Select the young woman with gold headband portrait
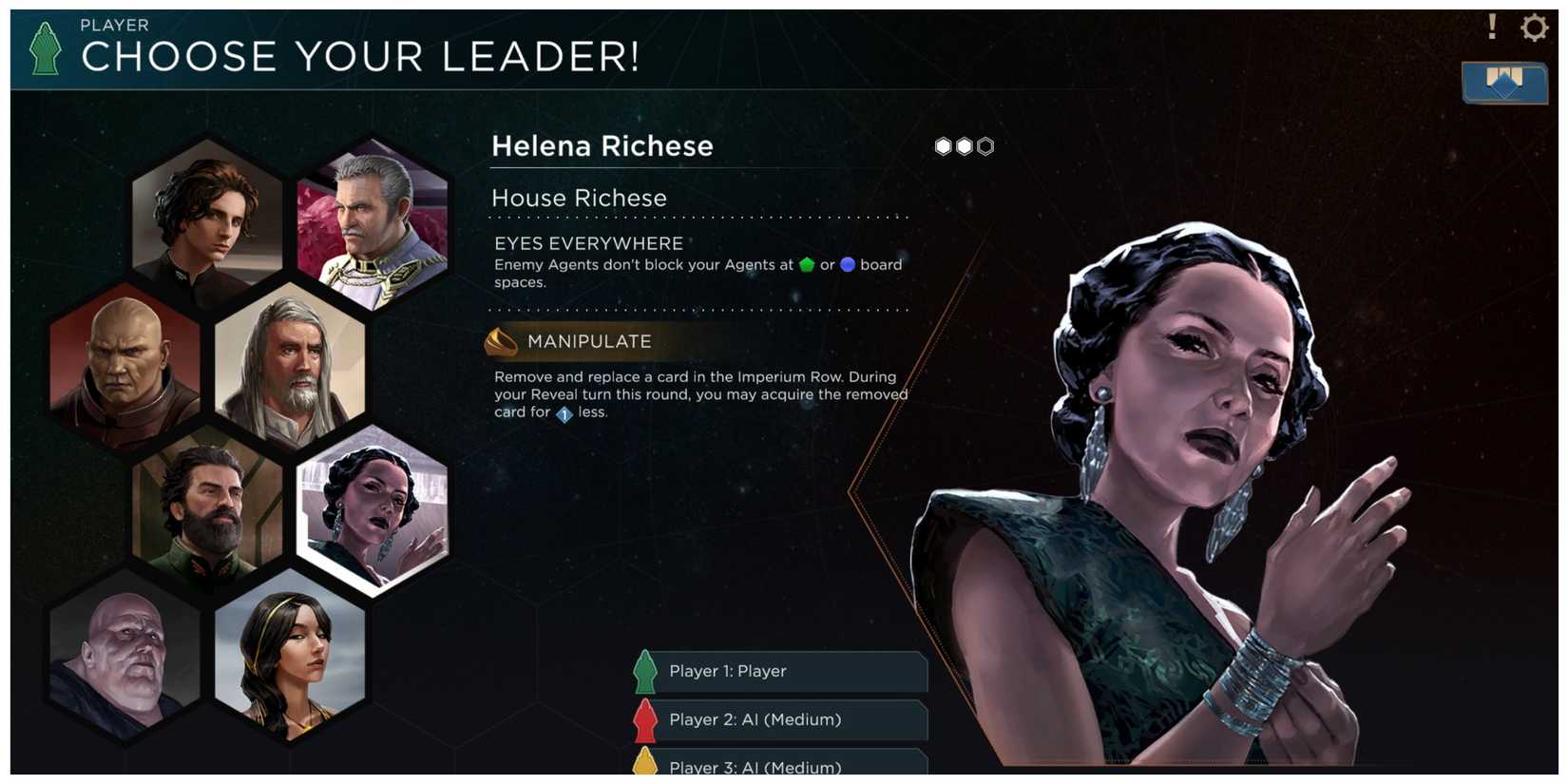The image size is (1568, 784). (295, 656)
